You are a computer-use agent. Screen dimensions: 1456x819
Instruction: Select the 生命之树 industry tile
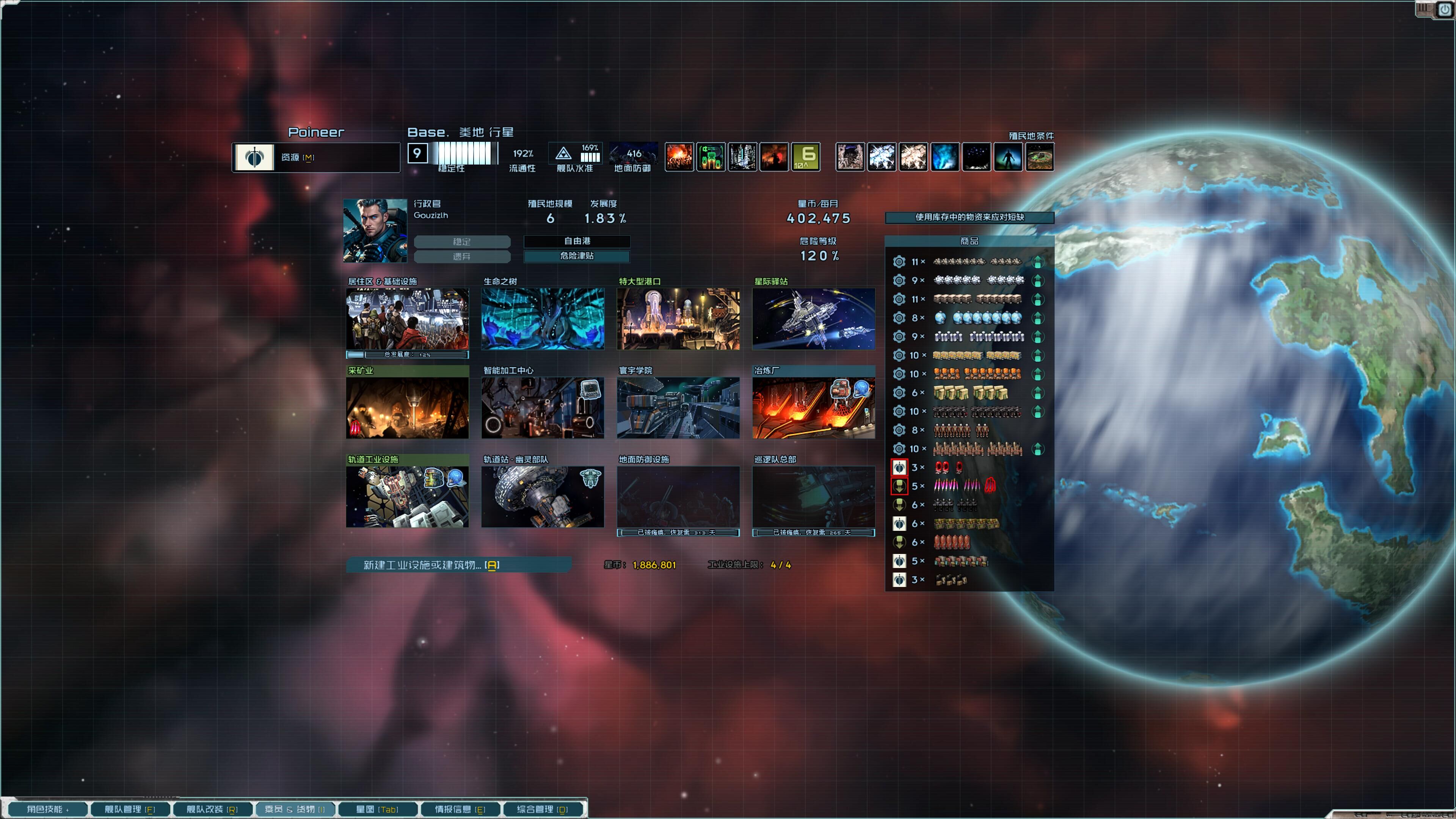543,319
